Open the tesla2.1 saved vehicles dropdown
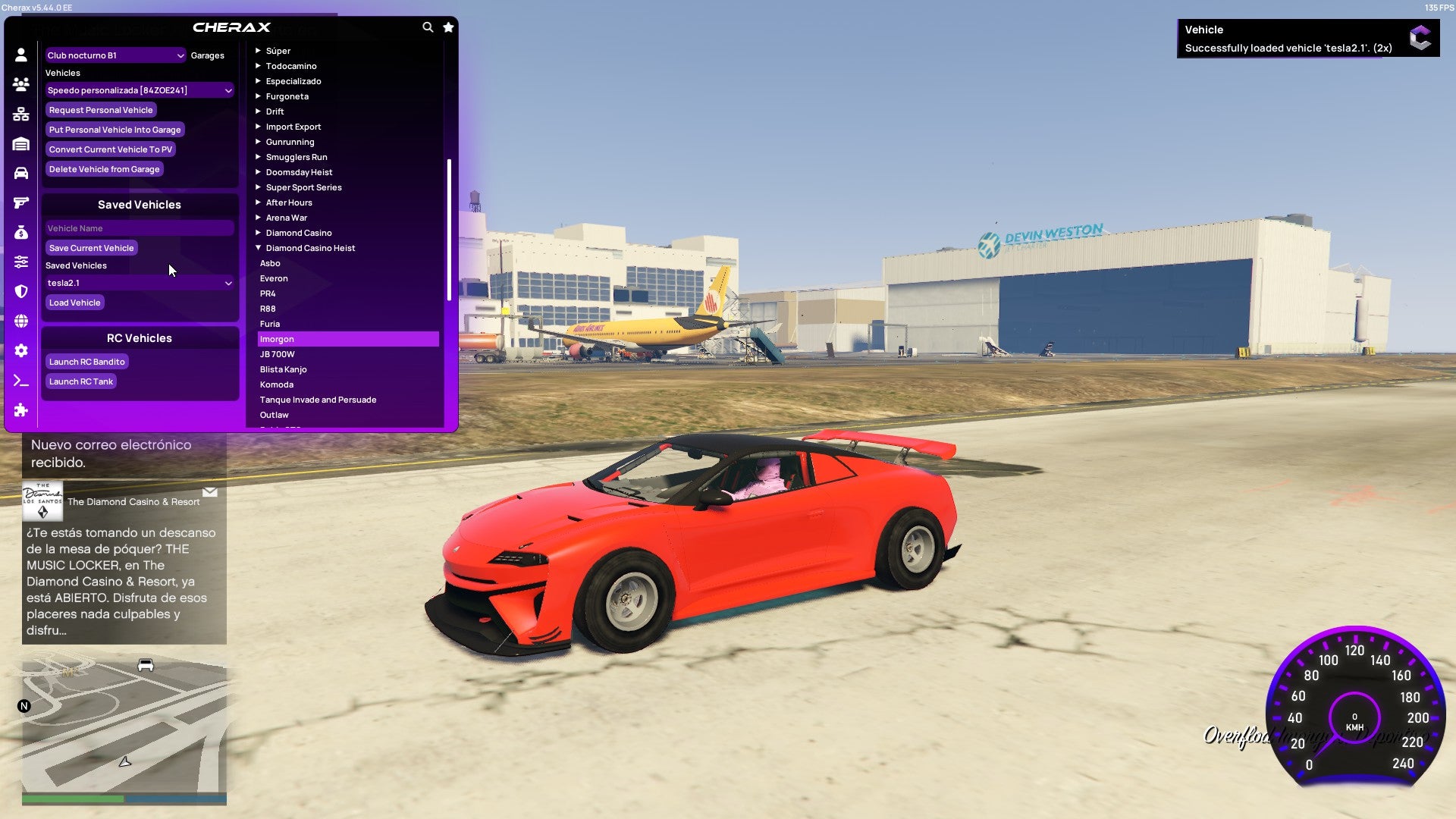 pyautogui.click(x=140, y=282)
